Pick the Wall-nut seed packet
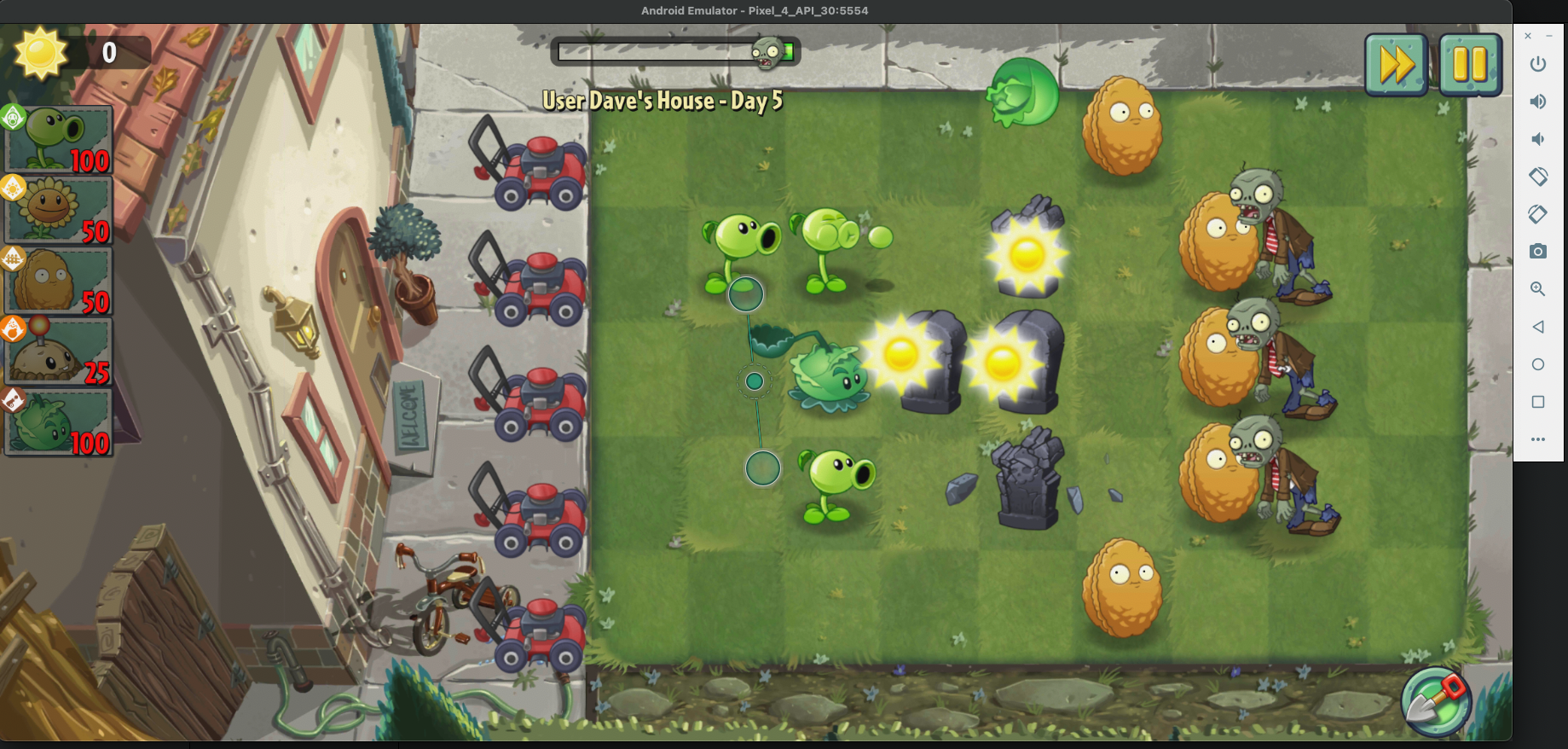The image size is (1568, 749). pos(58,282)
